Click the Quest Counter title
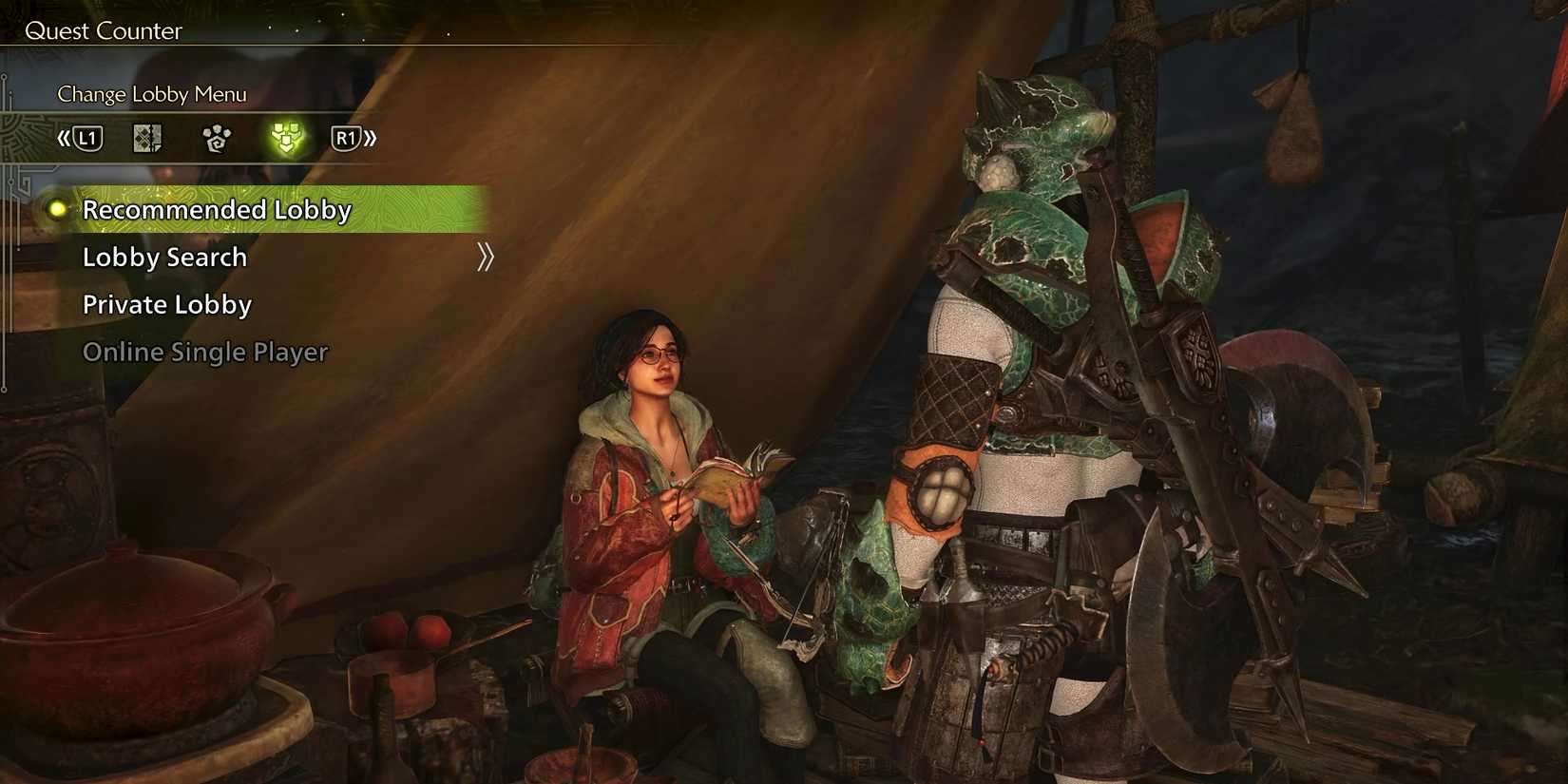Viewport: 1568px width, 784px height. [x=105, y=30]
